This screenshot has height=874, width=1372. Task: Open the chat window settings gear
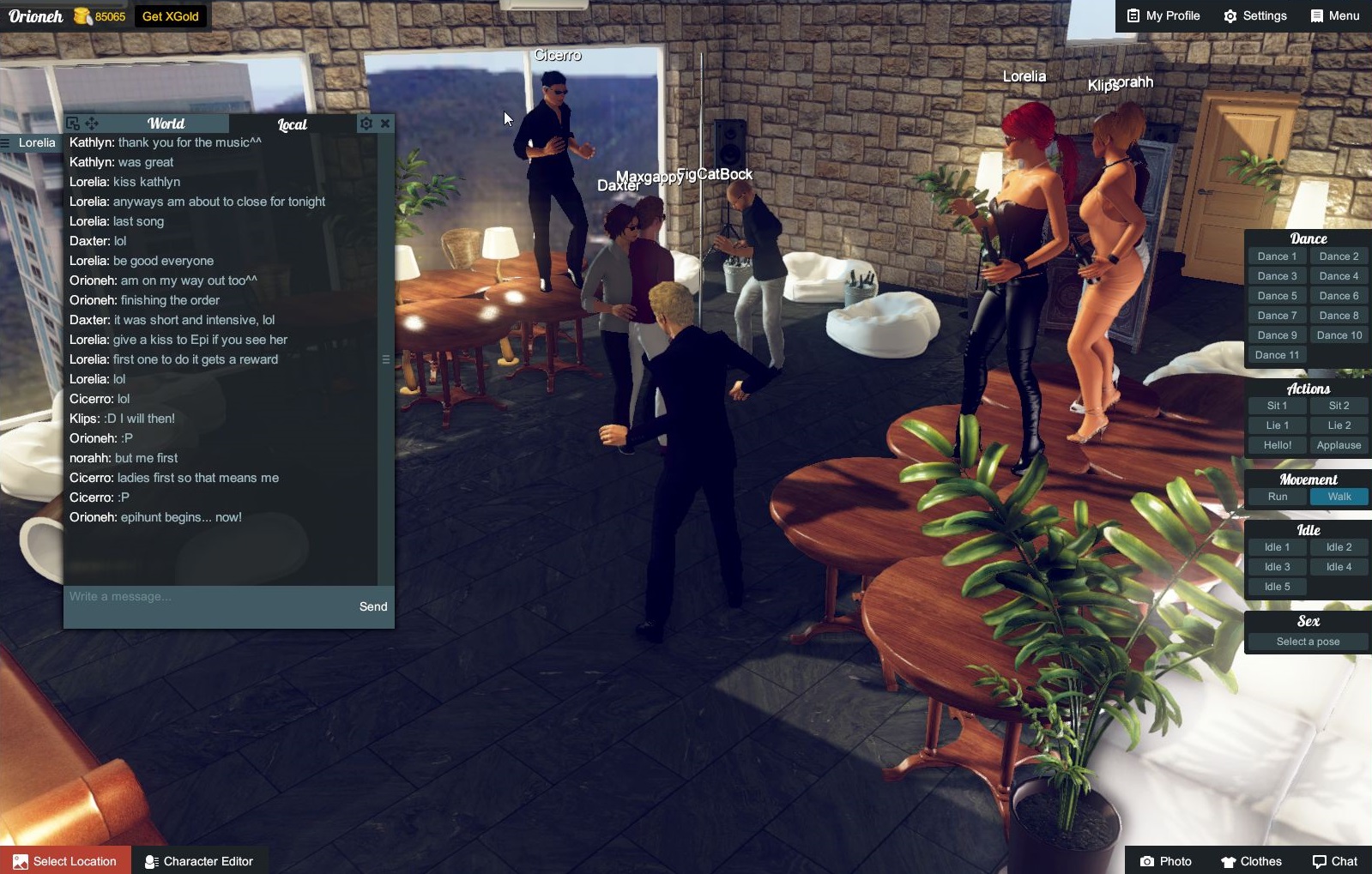click(367, 123)
